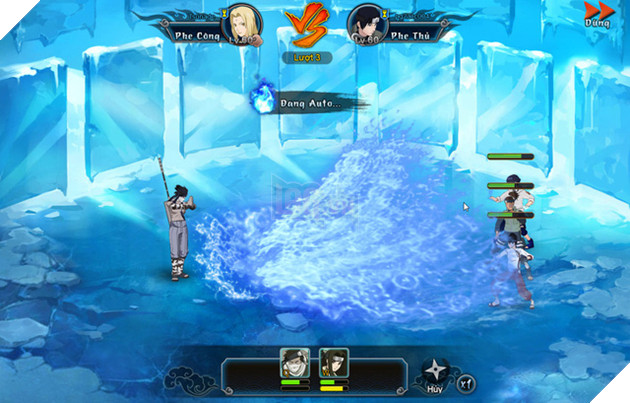Click the Phe Thủ defender avatar
Screen dimensions: 630x403
pyautogui.click(x=364, y=23)
